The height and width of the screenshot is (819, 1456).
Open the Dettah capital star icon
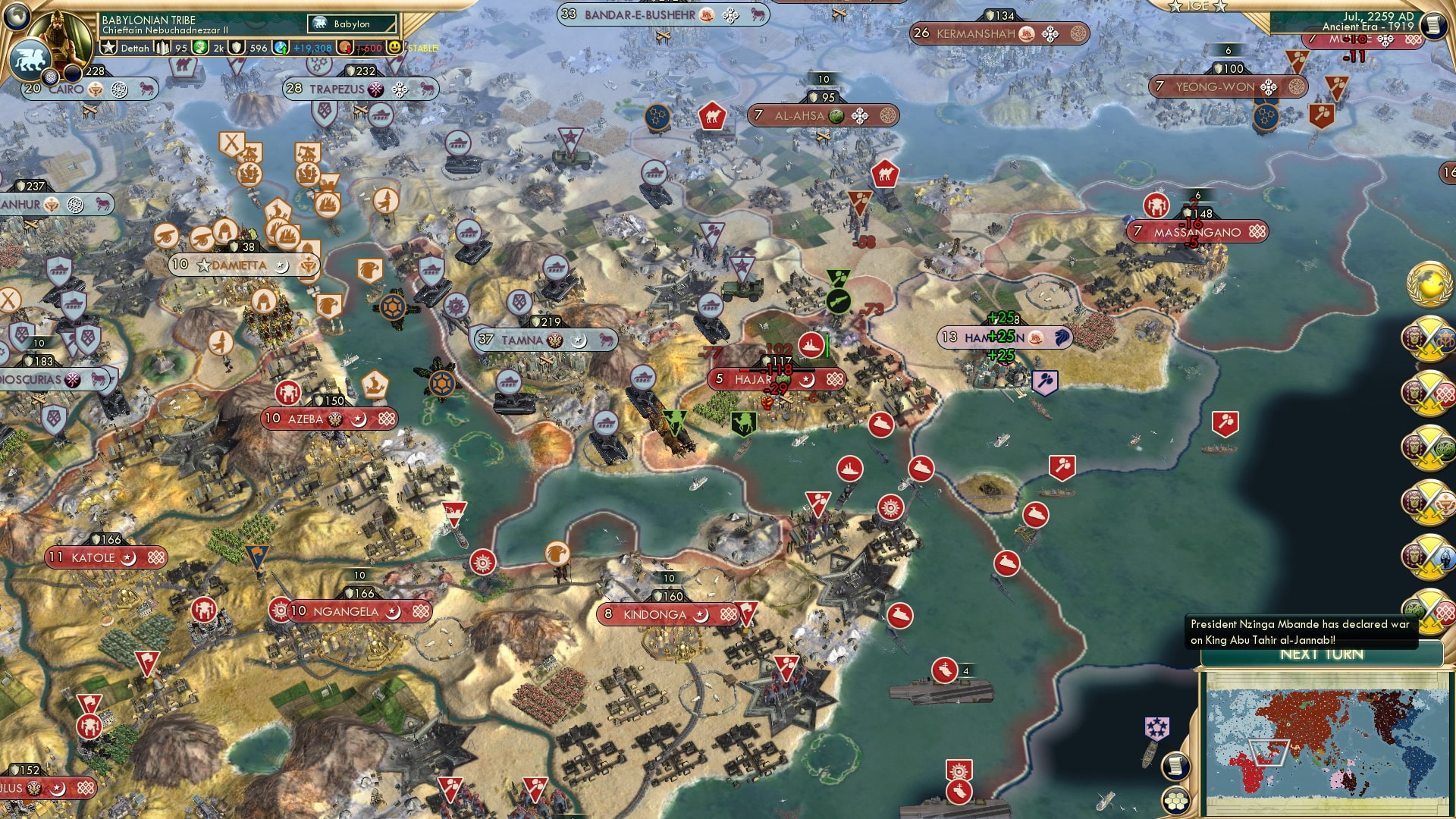coord(109,48)
